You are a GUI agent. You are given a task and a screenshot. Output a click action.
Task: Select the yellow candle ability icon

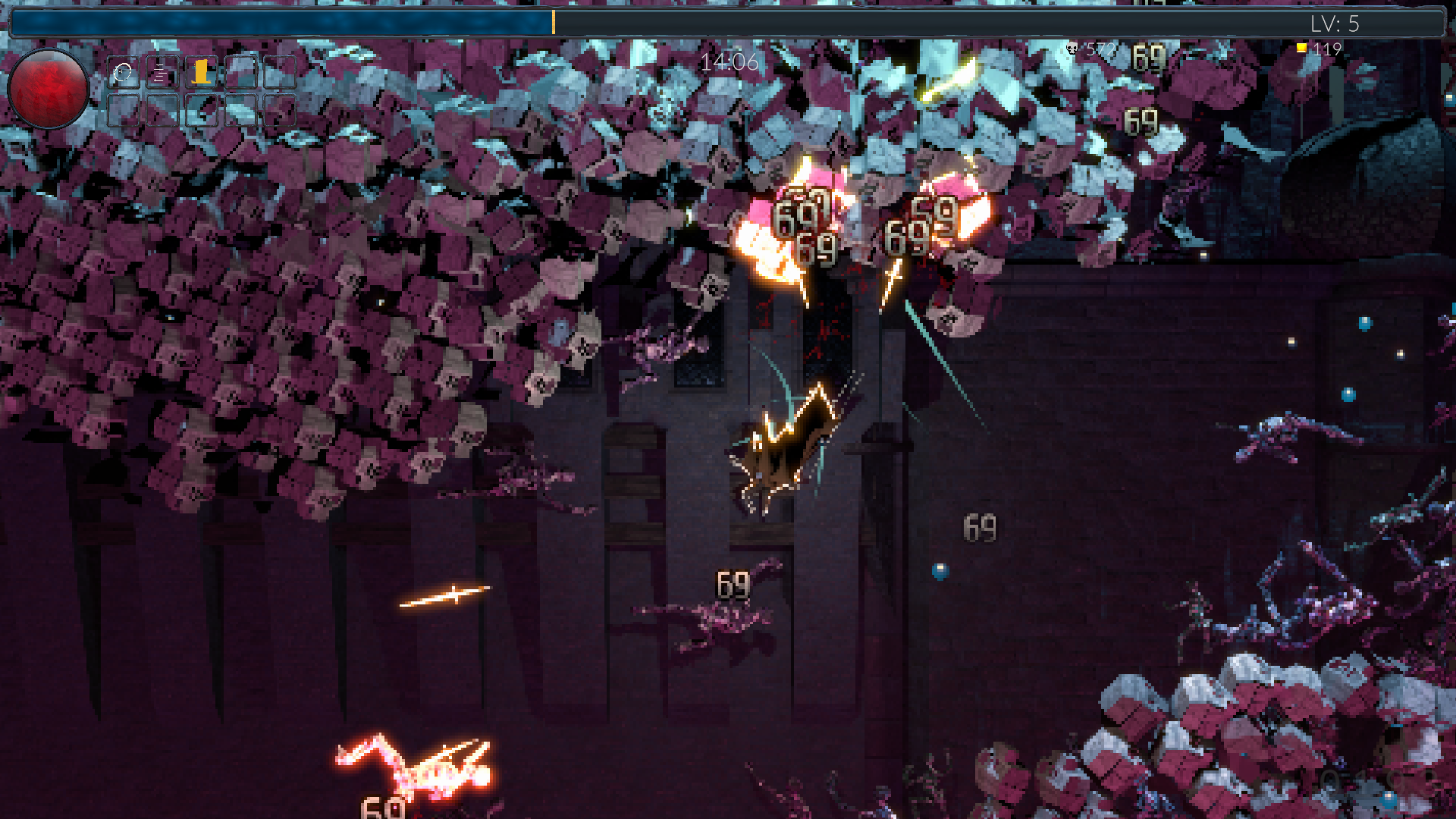click(201, 72)
